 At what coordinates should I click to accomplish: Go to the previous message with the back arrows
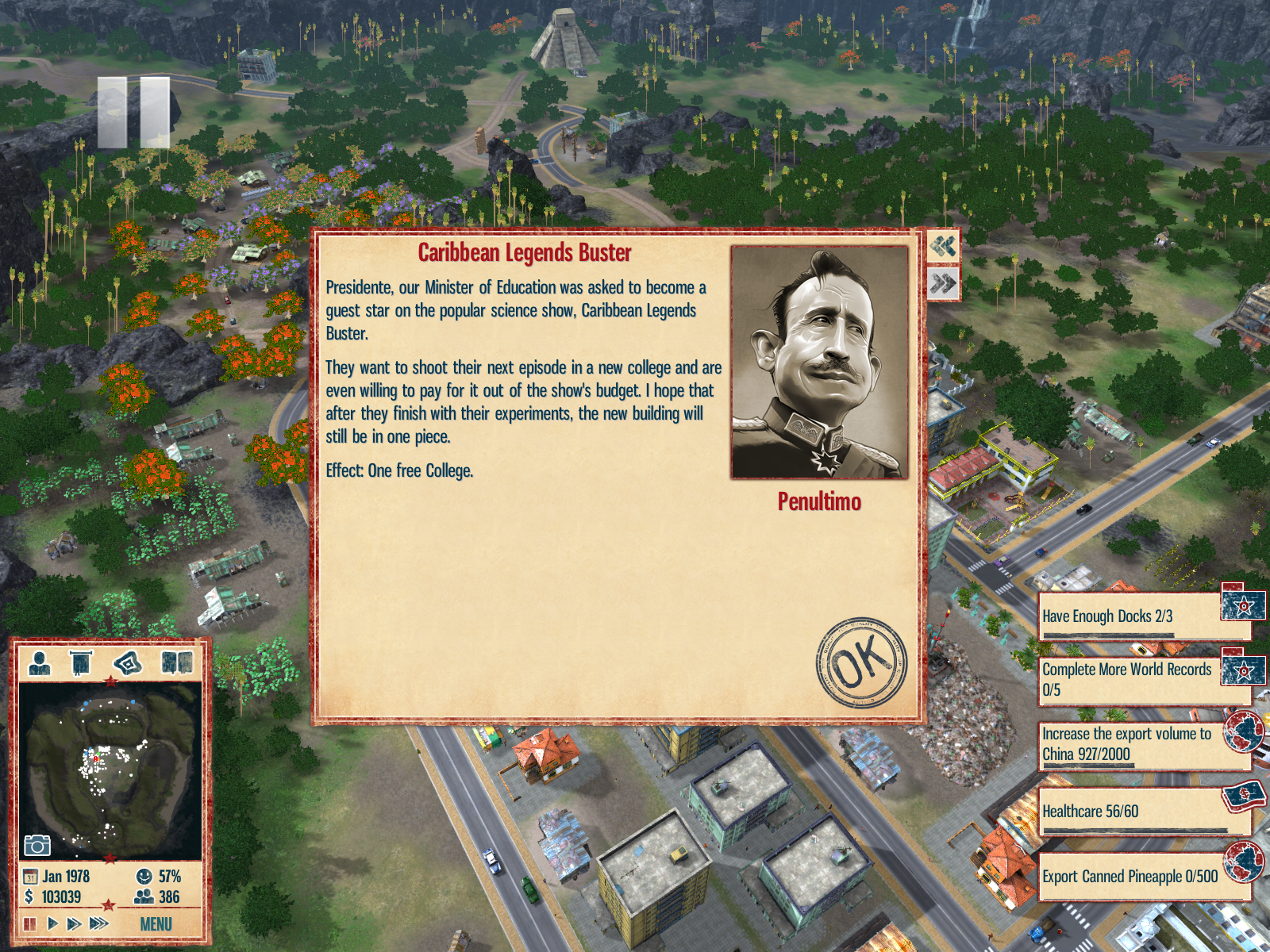click(943, 247)
